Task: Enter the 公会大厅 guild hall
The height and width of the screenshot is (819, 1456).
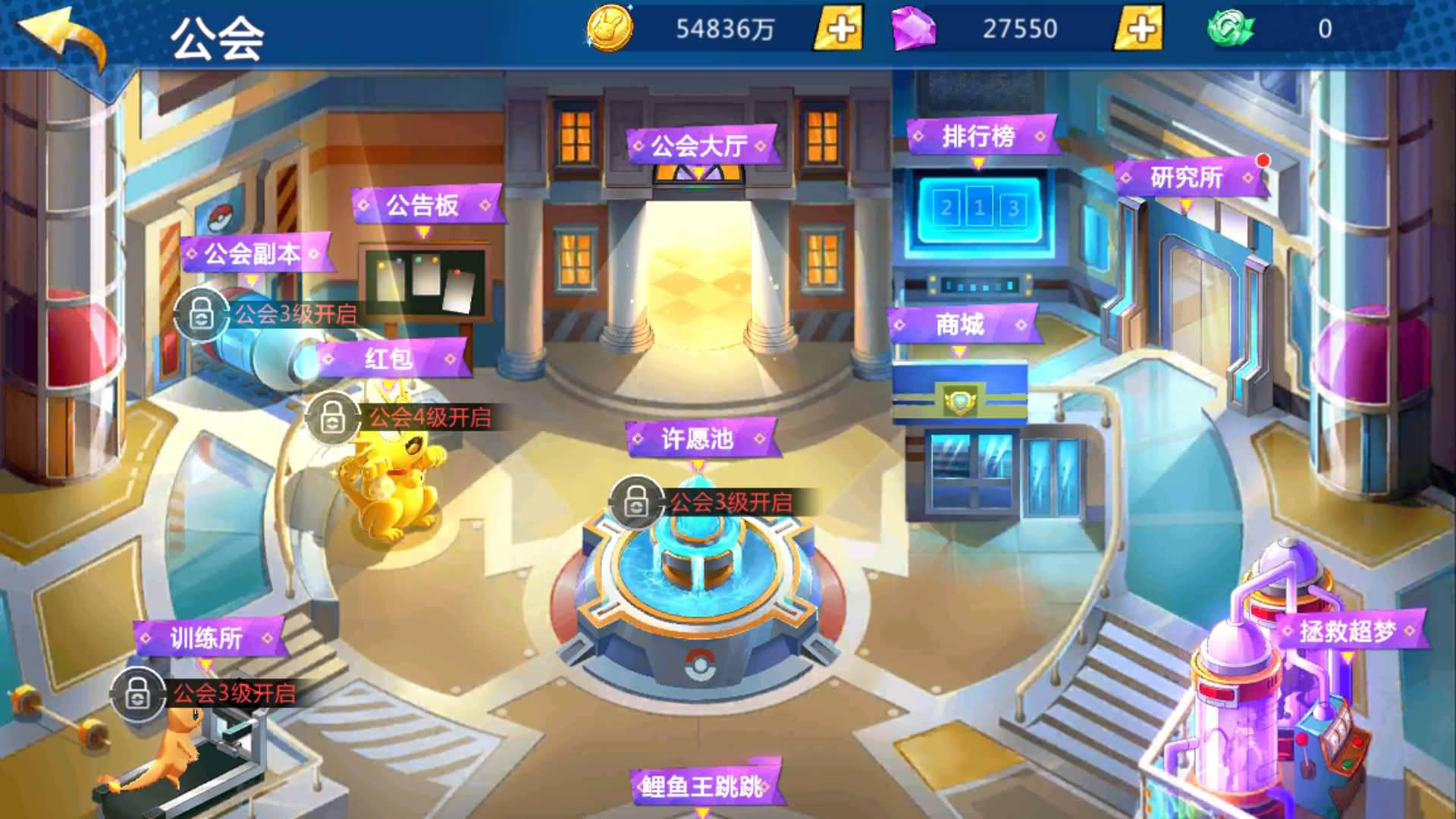Action: (701, 145)
